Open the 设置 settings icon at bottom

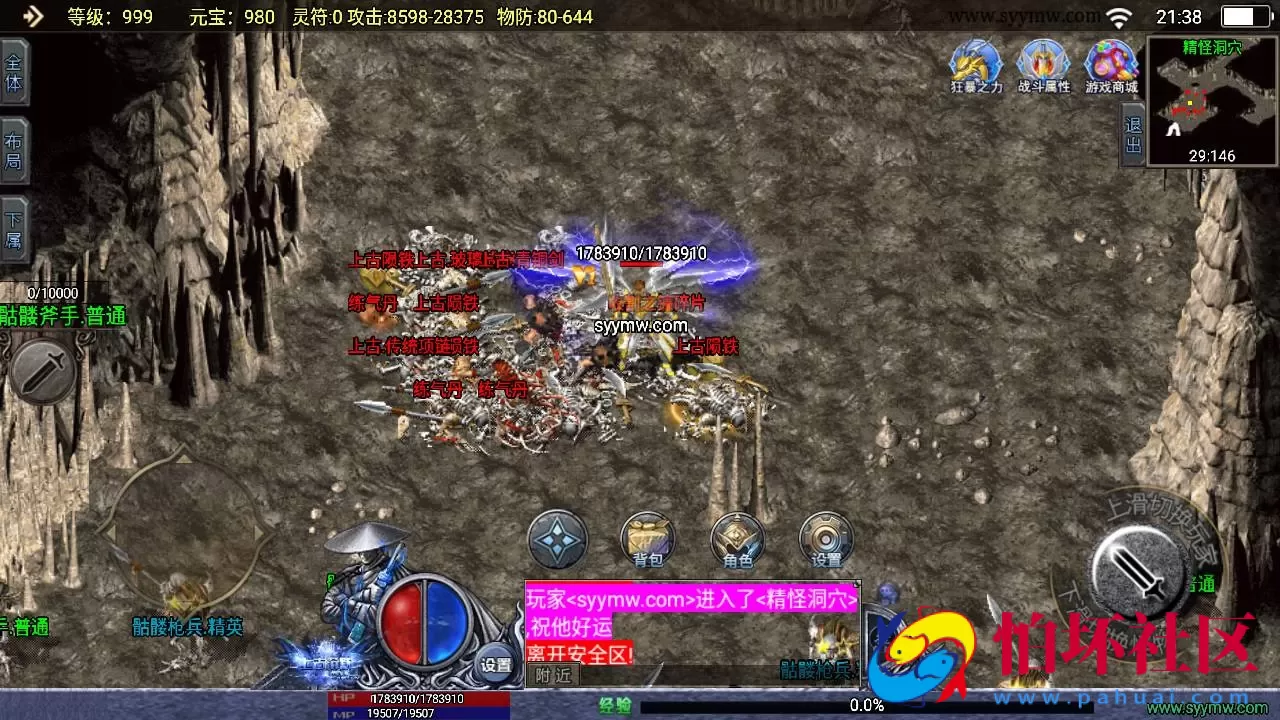pyautogui.click(x=827, y=540)
